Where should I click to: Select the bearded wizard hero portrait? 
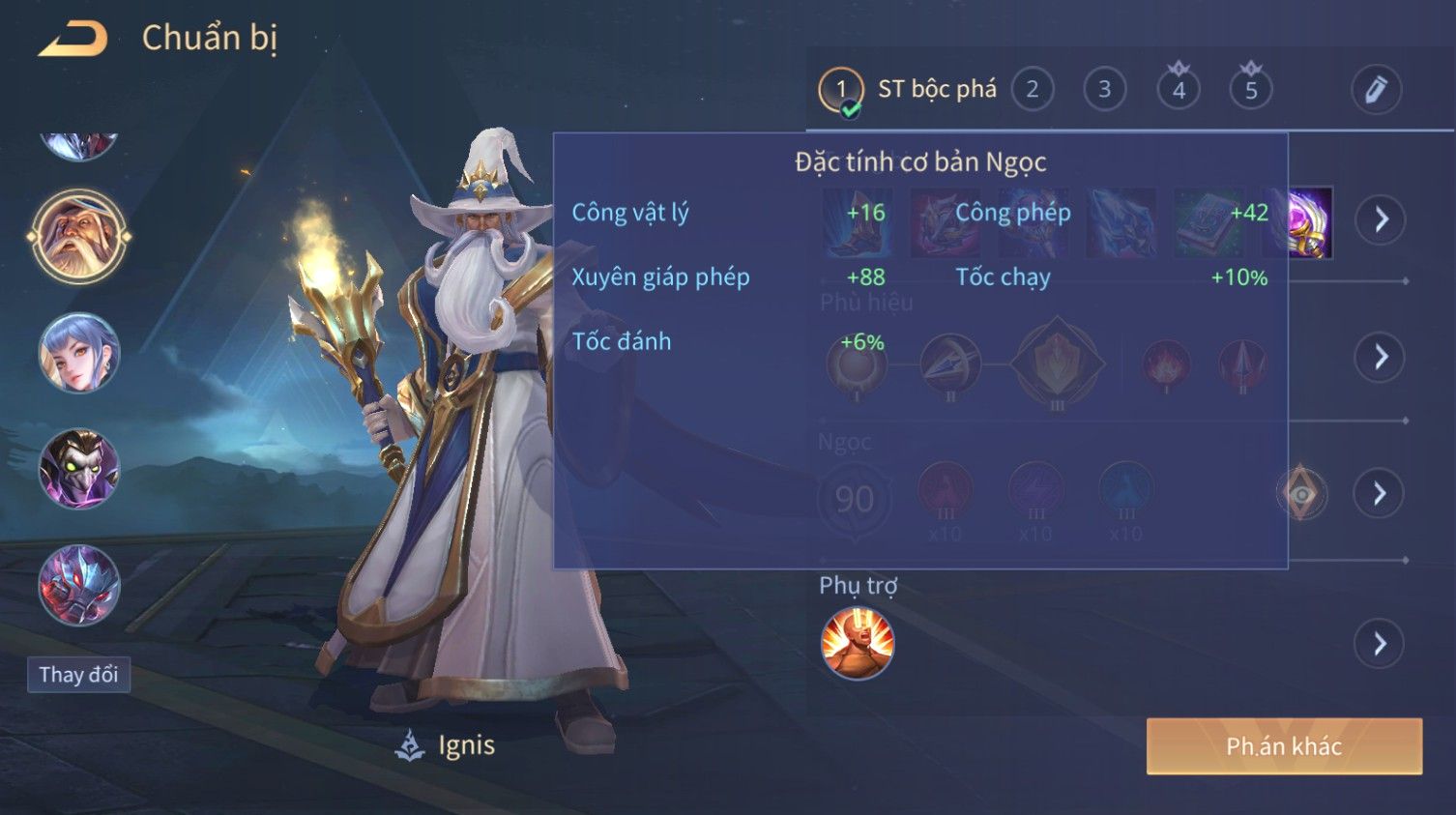tap(79, 236)
